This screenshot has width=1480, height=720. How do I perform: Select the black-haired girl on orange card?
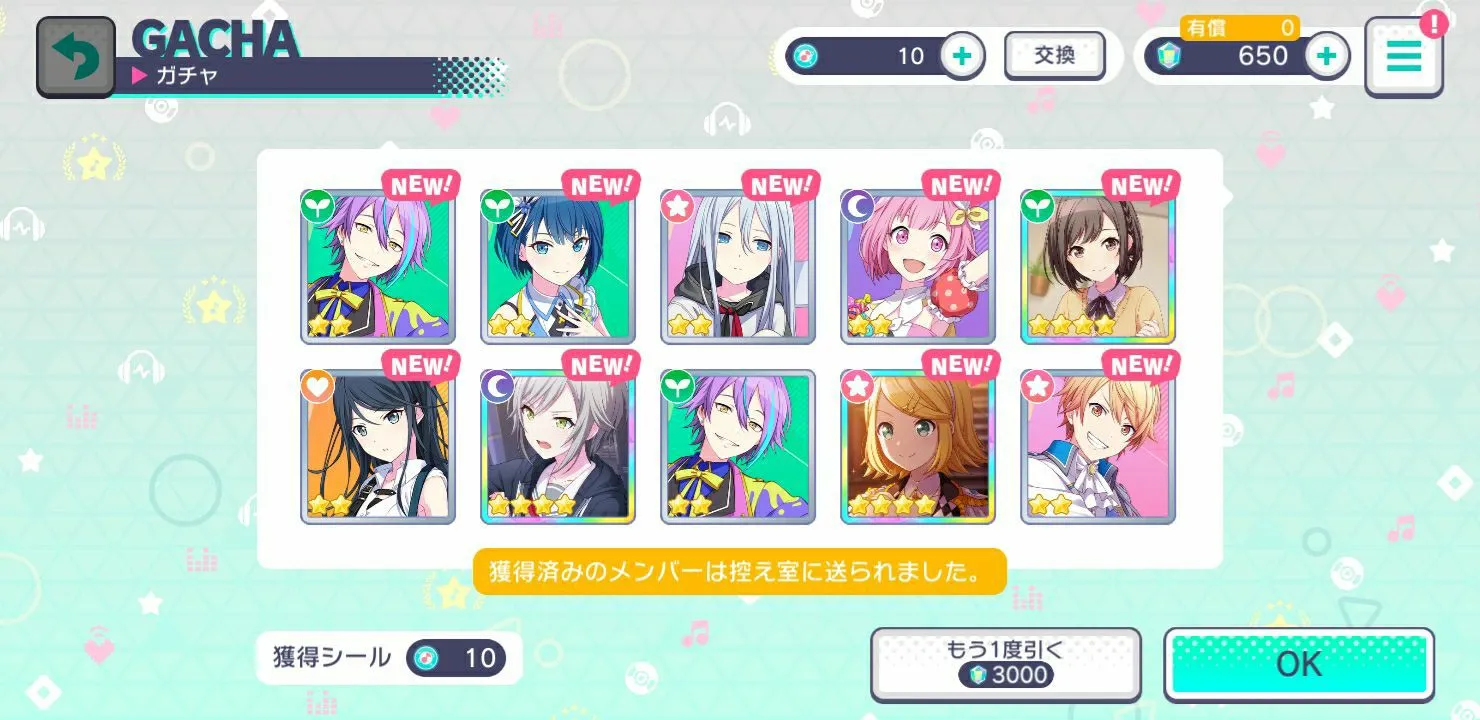click(377, 446)
